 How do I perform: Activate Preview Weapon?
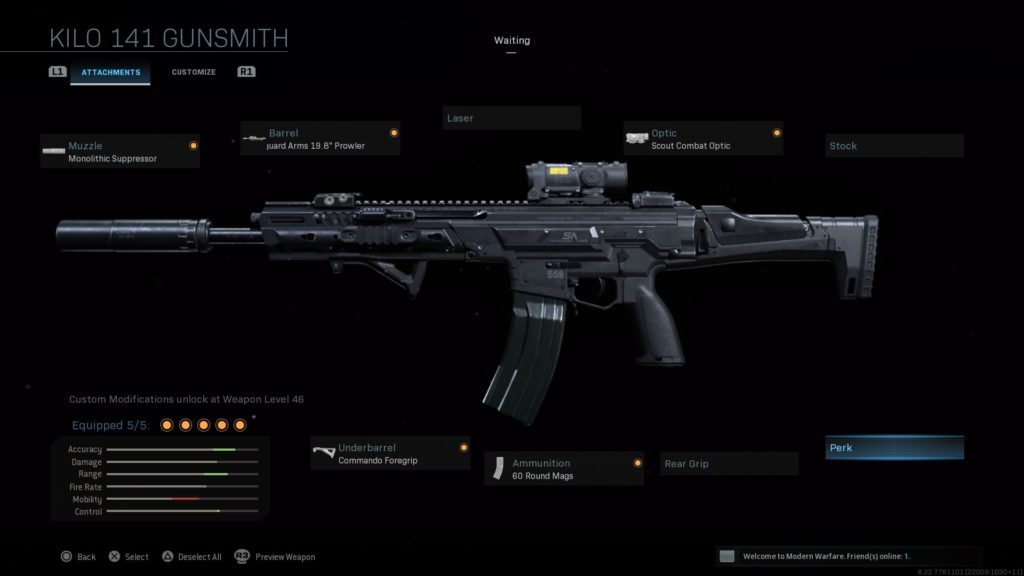point(275,557)
